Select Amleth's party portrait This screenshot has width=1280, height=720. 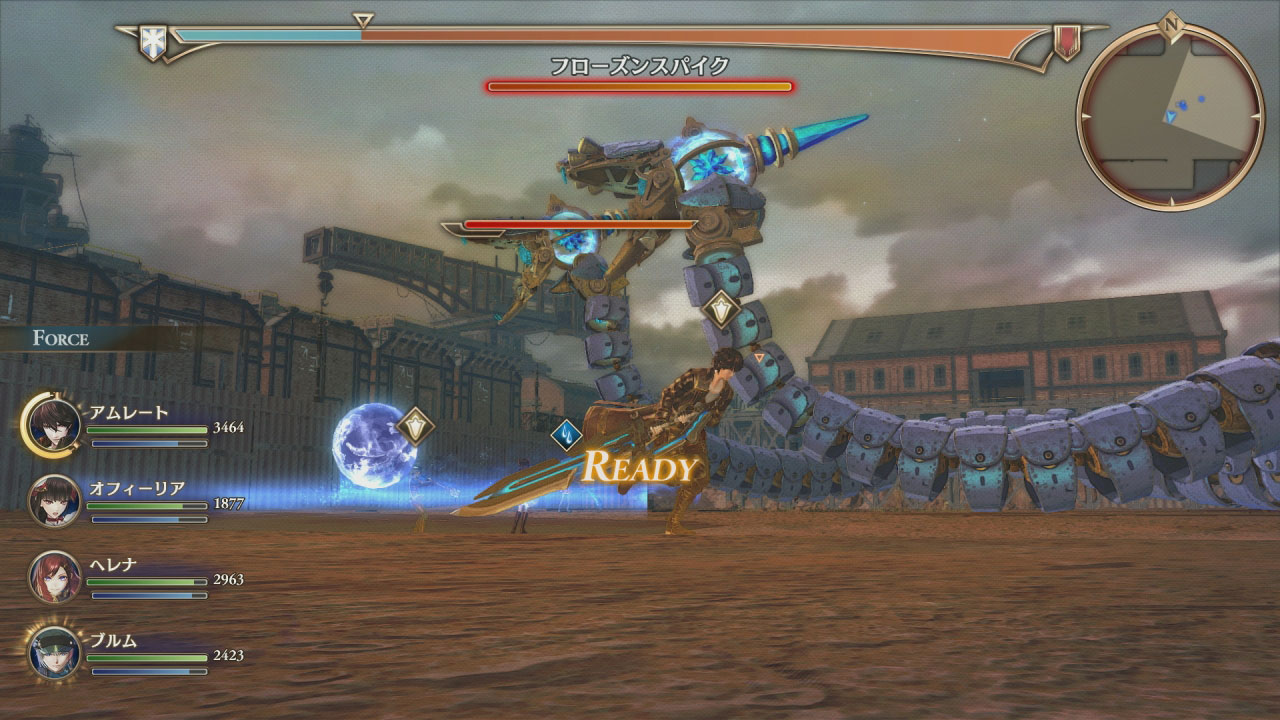(55, 425)
